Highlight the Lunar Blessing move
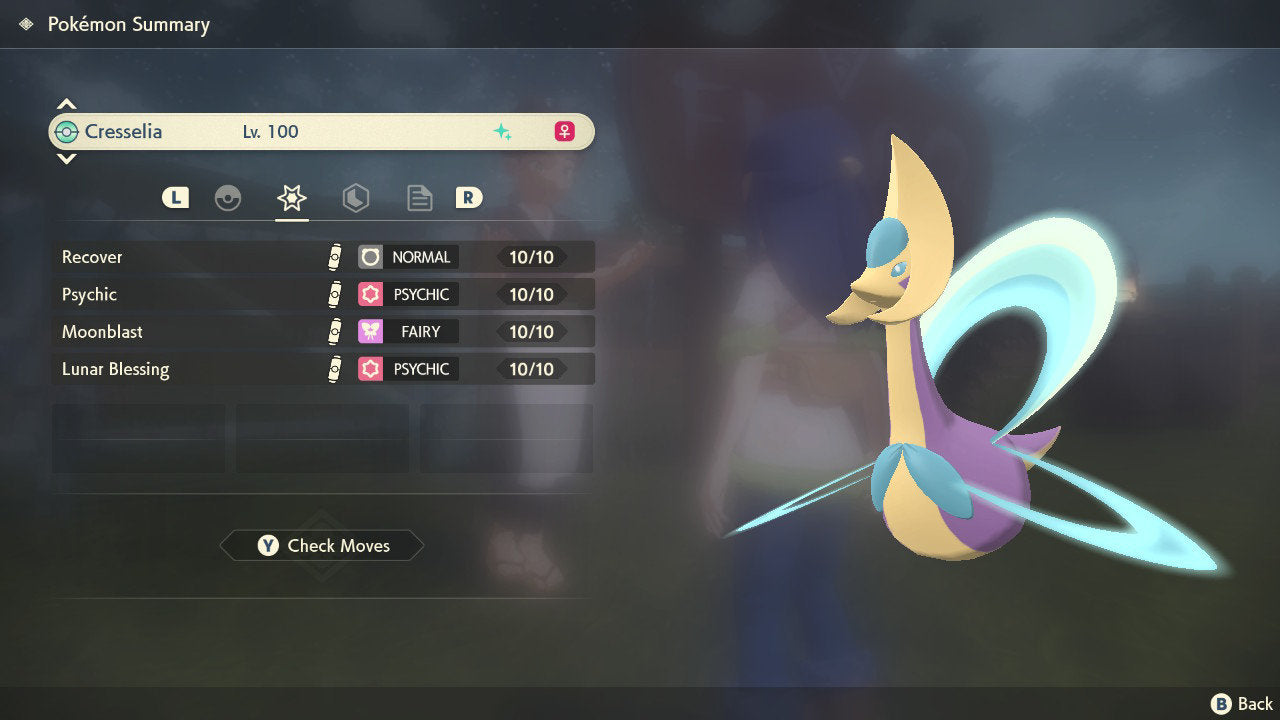Image resolution: width=1280 pixels, height=720 pixels. (322, 369)
